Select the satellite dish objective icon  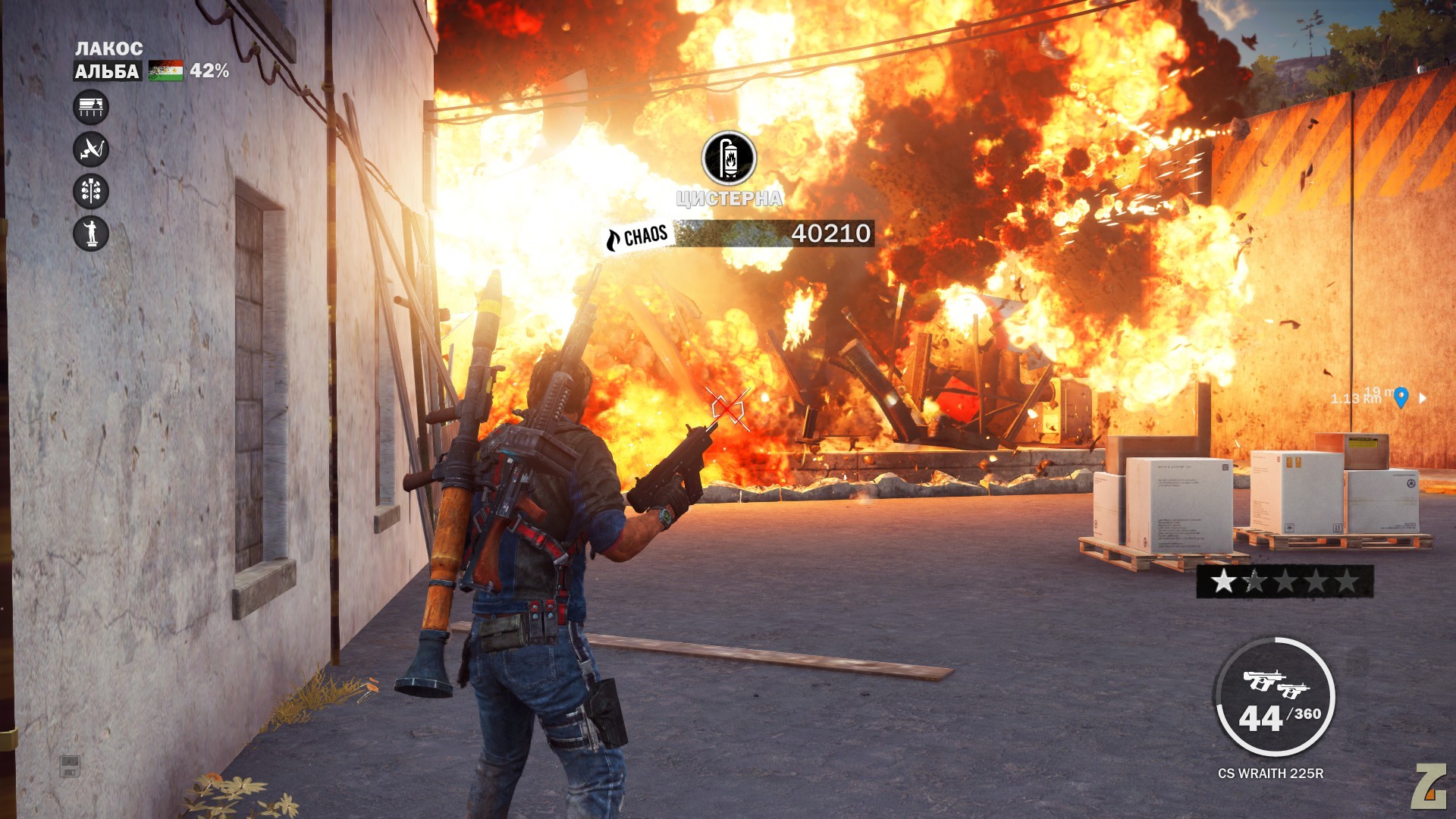pos(91,149)
